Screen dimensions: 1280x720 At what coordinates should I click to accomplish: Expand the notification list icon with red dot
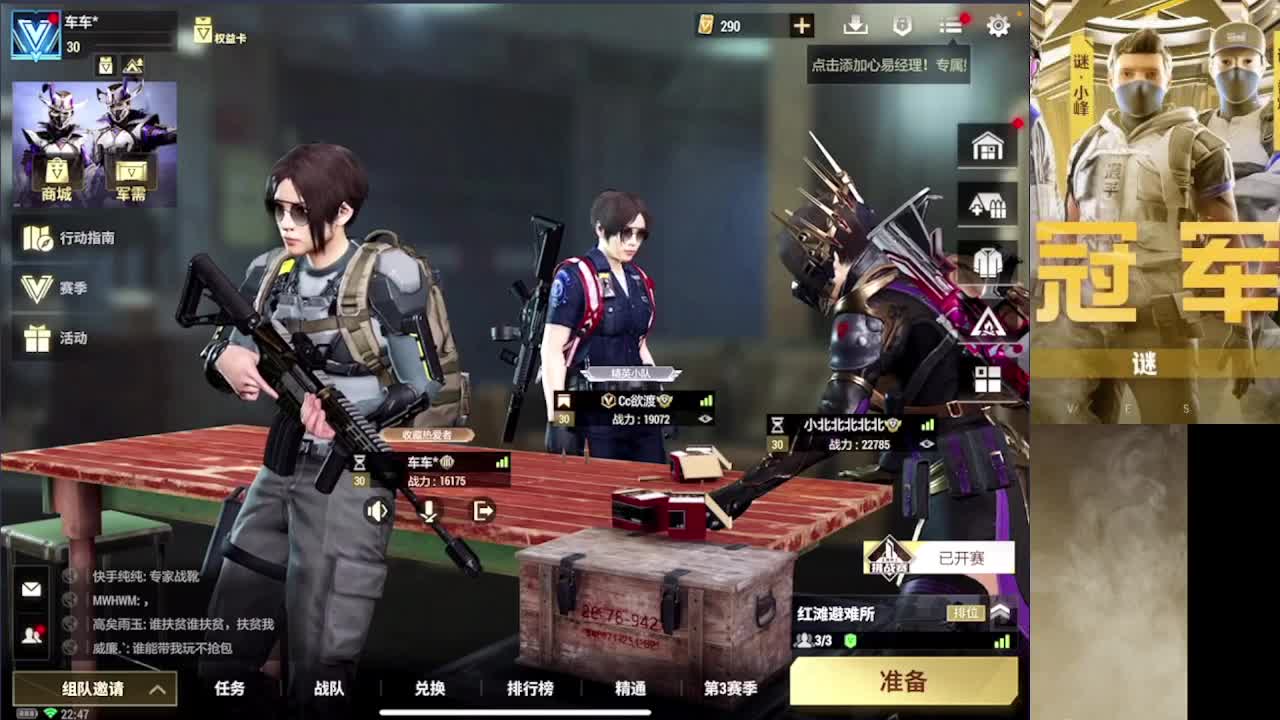coord(948,26)
